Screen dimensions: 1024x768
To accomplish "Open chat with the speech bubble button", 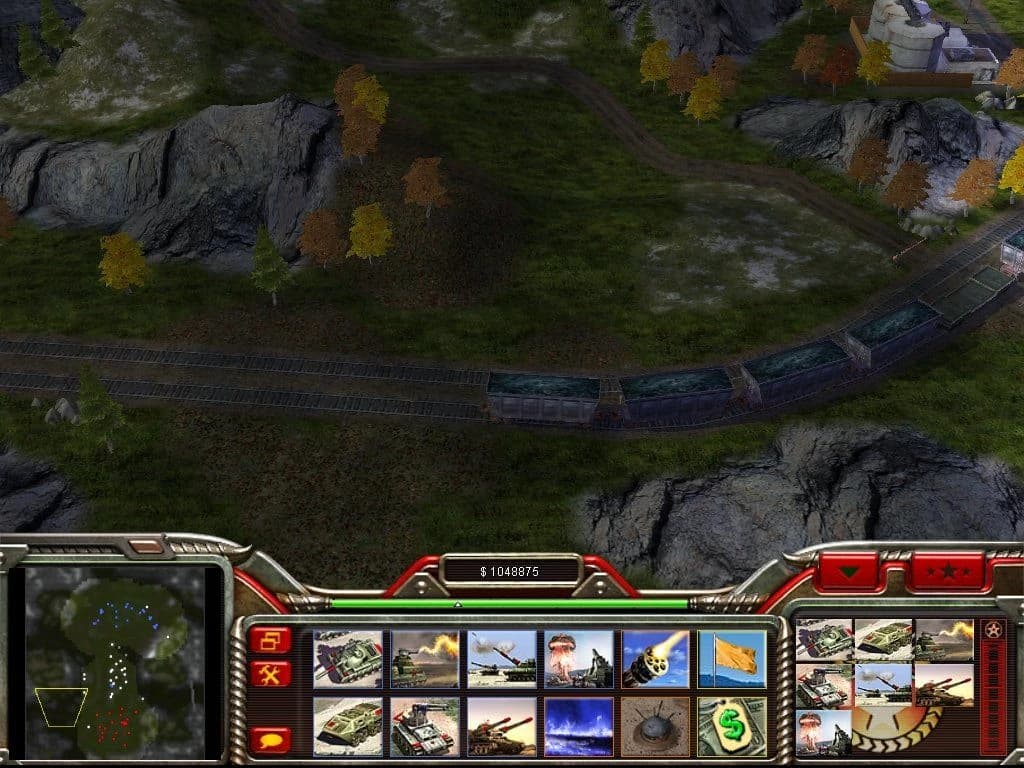I will (x=271, y=739).
